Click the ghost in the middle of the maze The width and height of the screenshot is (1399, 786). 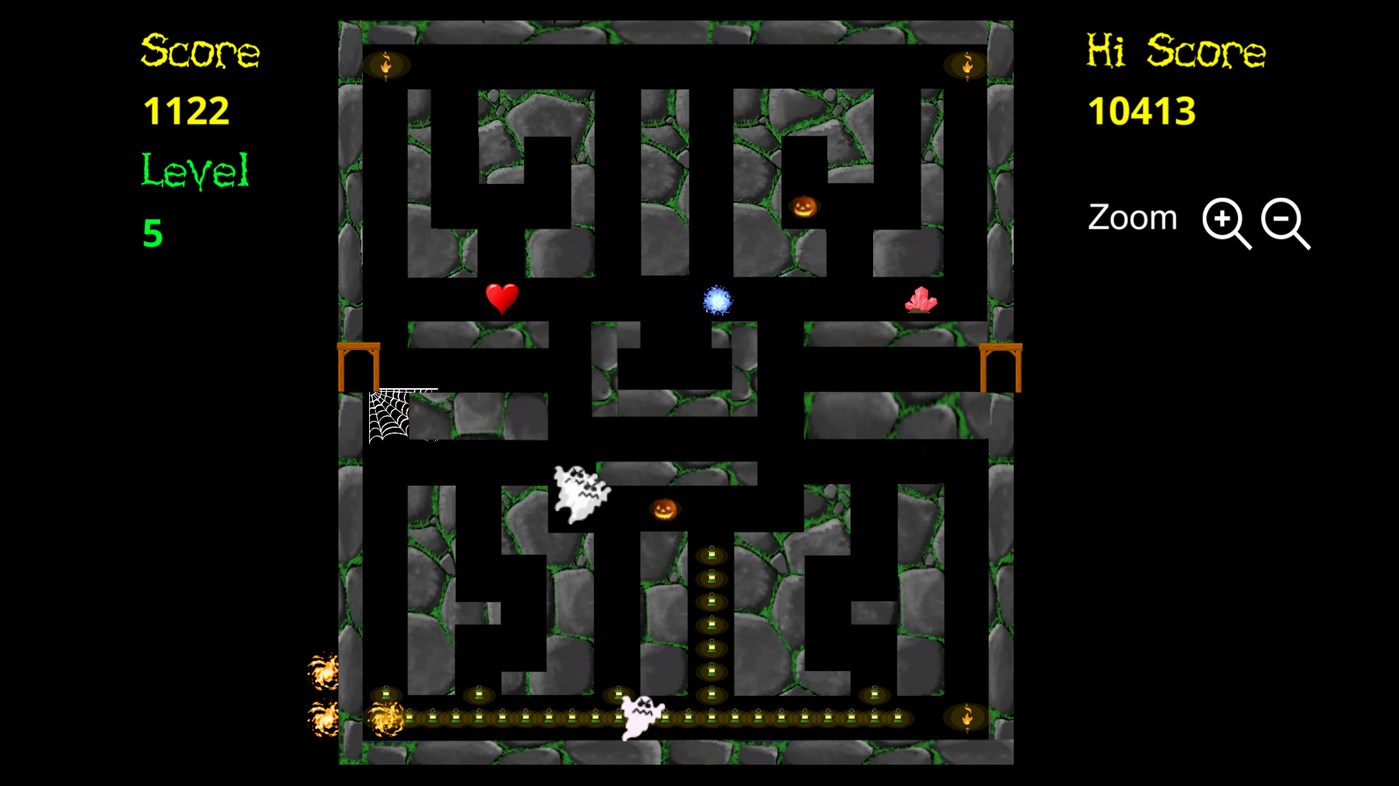tap(580, 491)
